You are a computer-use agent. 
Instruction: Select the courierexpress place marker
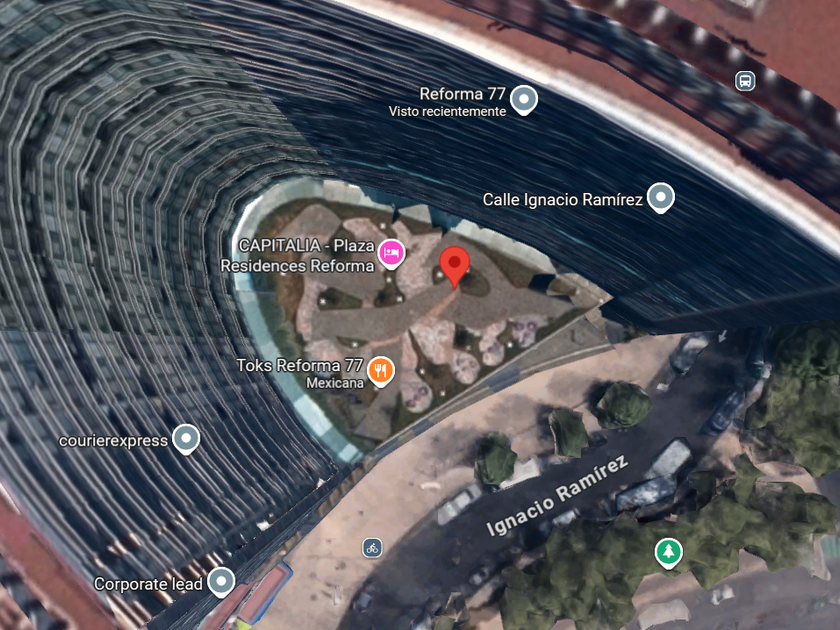tap(186, 438)
